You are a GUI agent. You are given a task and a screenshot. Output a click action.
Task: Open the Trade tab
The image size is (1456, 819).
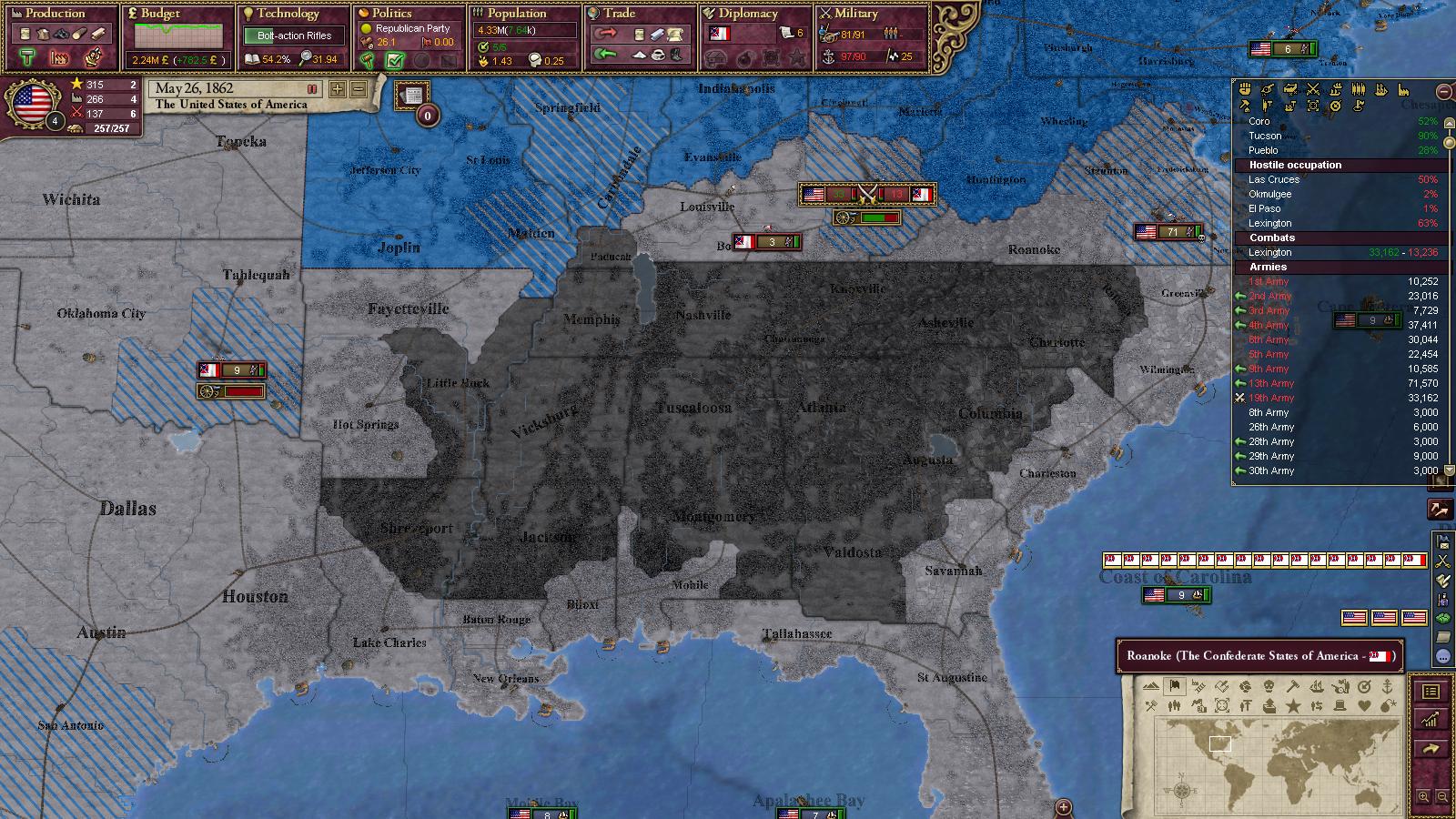(x=619, y=14)
